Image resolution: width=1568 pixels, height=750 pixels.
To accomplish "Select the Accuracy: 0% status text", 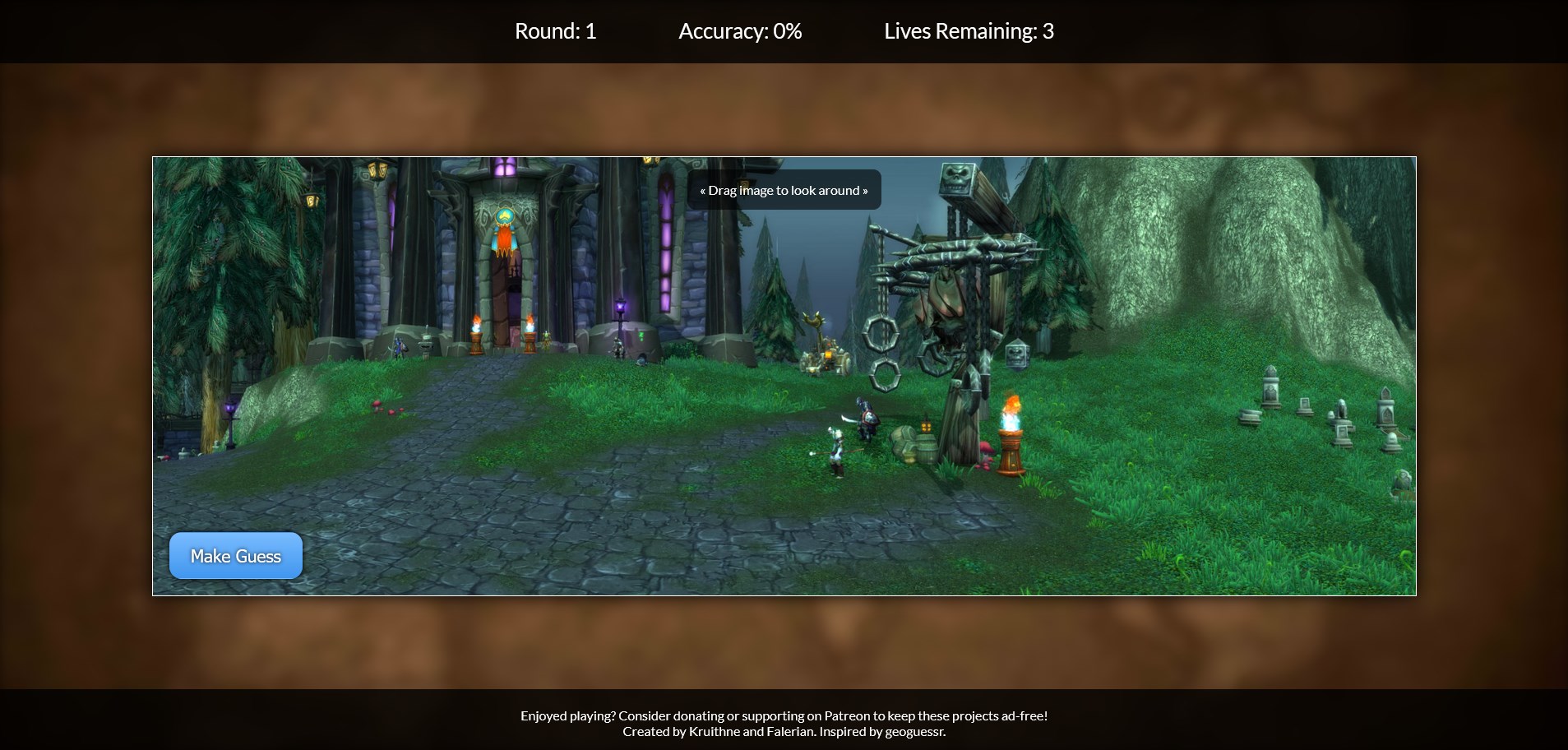I will tap(738, 31).
